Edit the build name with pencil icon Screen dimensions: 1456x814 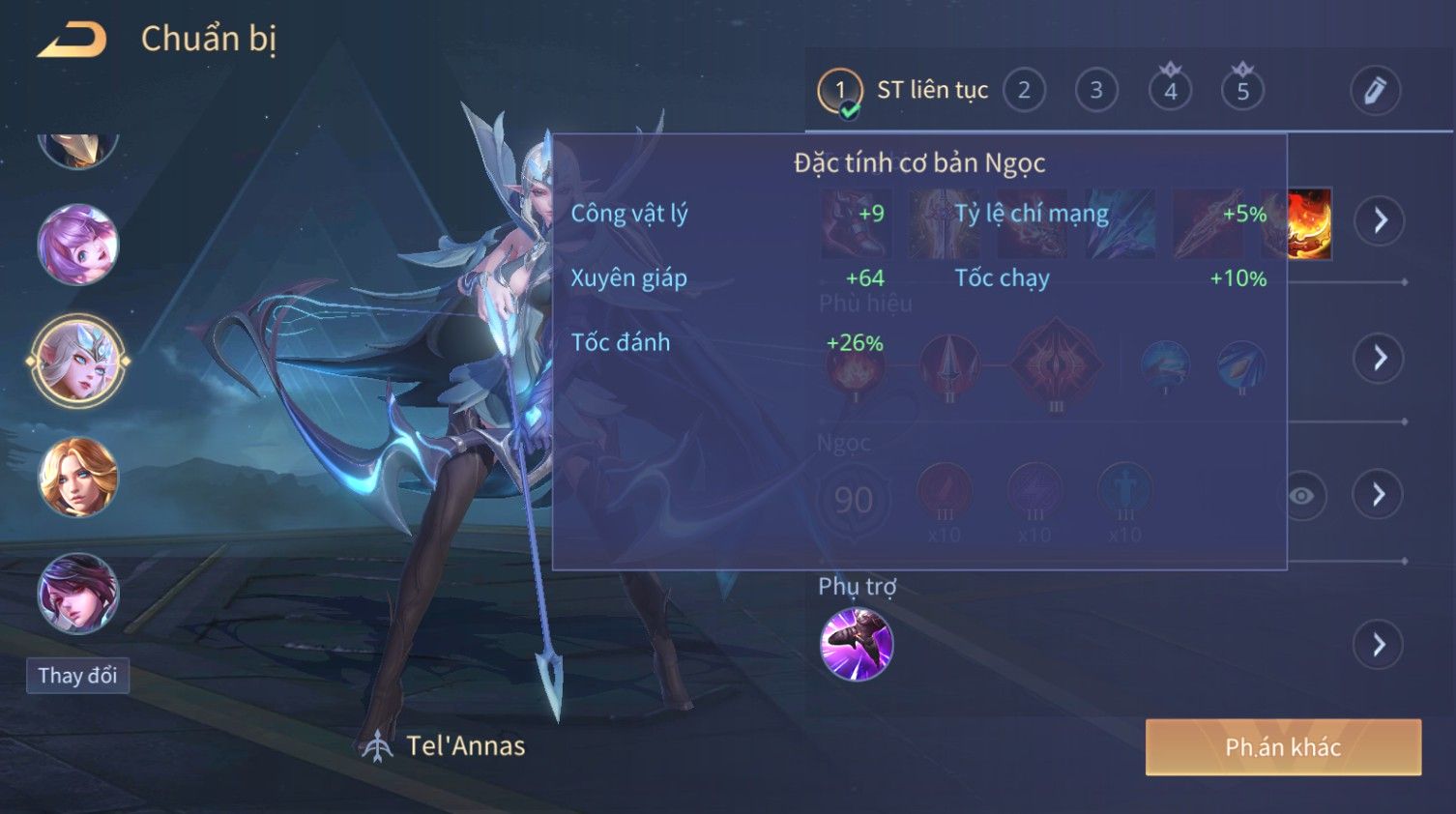(x=1375, y=91)
